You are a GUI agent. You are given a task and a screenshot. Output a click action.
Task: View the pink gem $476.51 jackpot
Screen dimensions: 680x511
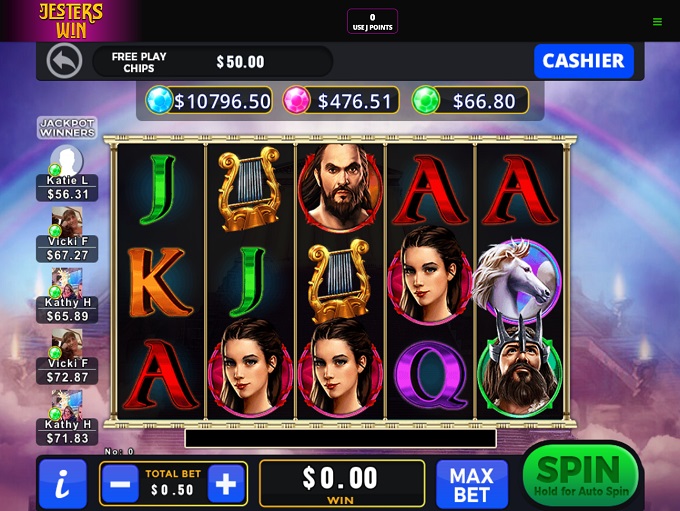(341, 101)
